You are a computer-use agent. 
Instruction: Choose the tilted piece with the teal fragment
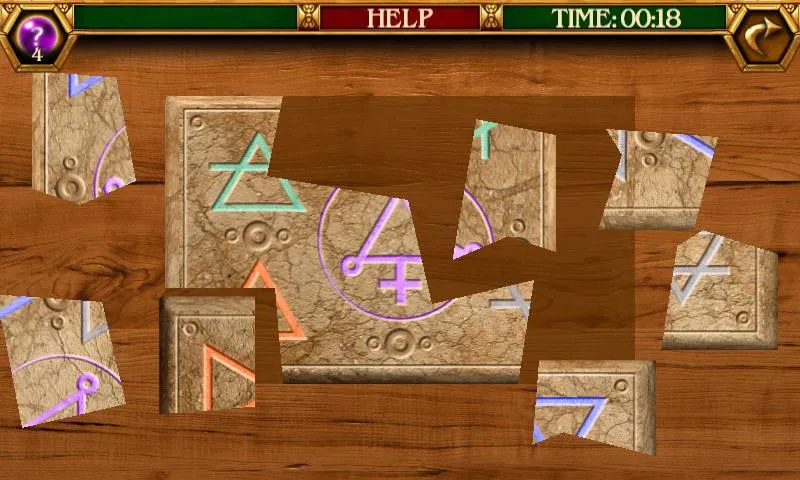(507, 185)
